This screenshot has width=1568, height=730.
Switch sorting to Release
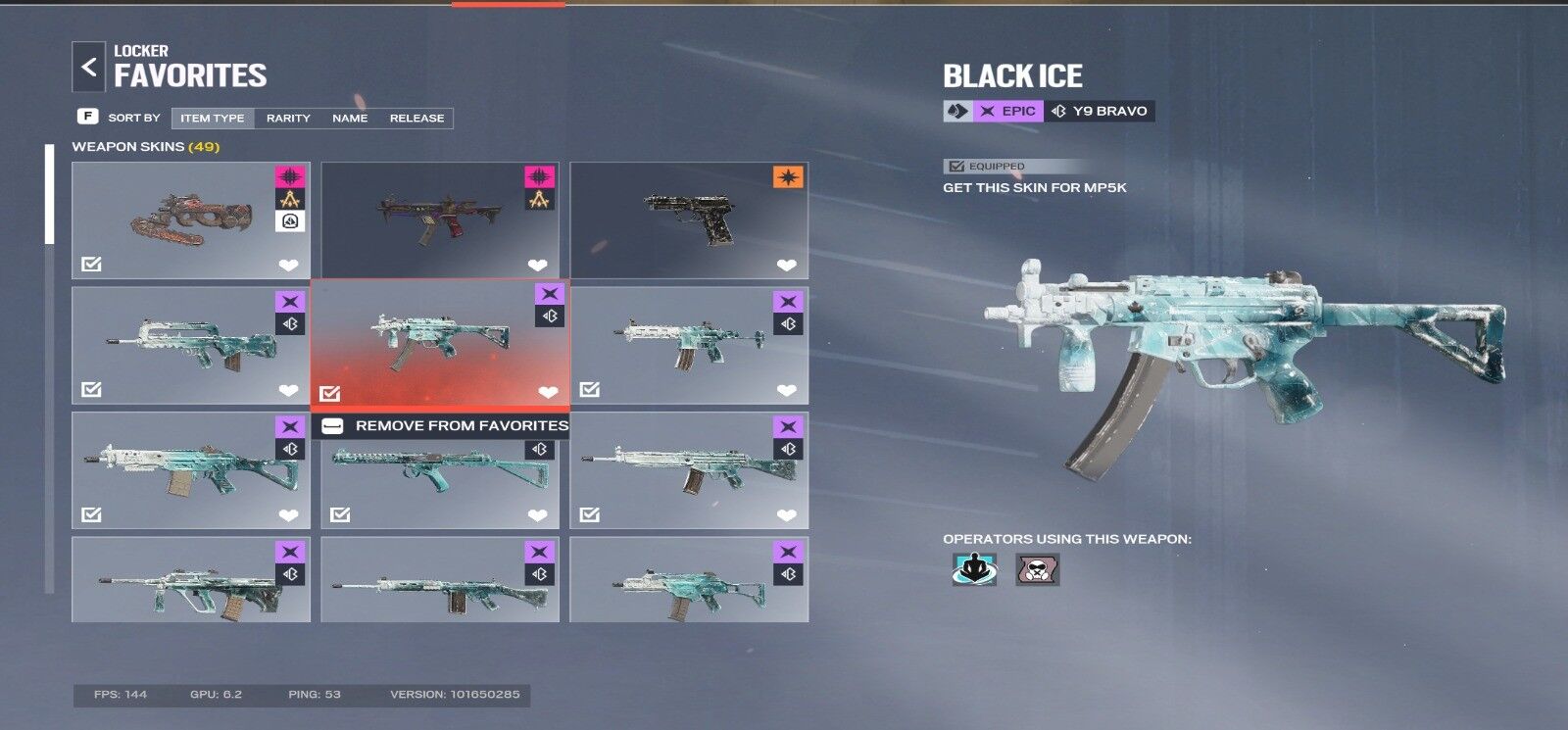coord(416,118)
